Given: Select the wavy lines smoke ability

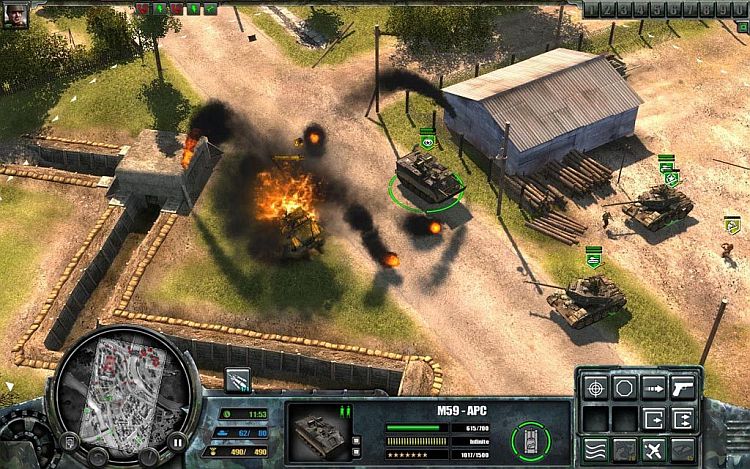Looking at the screenshot, I should (x=596, y=448).
